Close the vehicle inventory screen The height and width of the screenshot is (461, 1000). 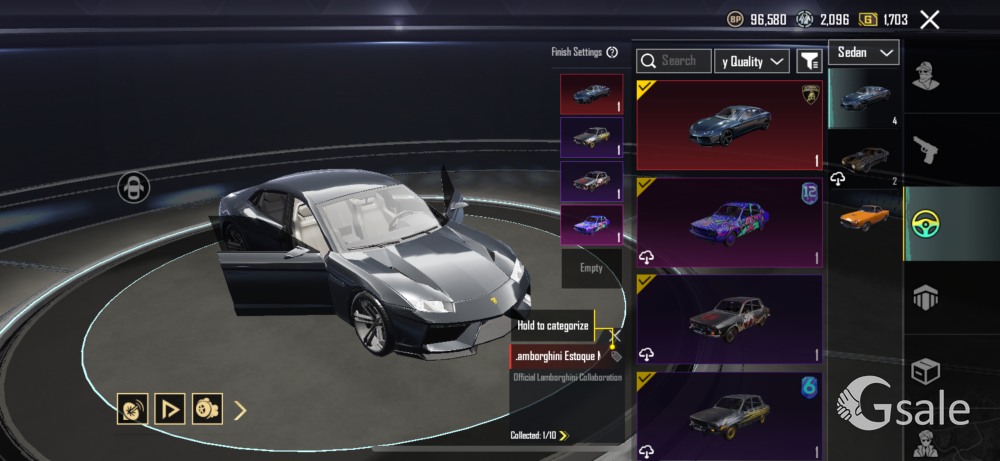930,19
